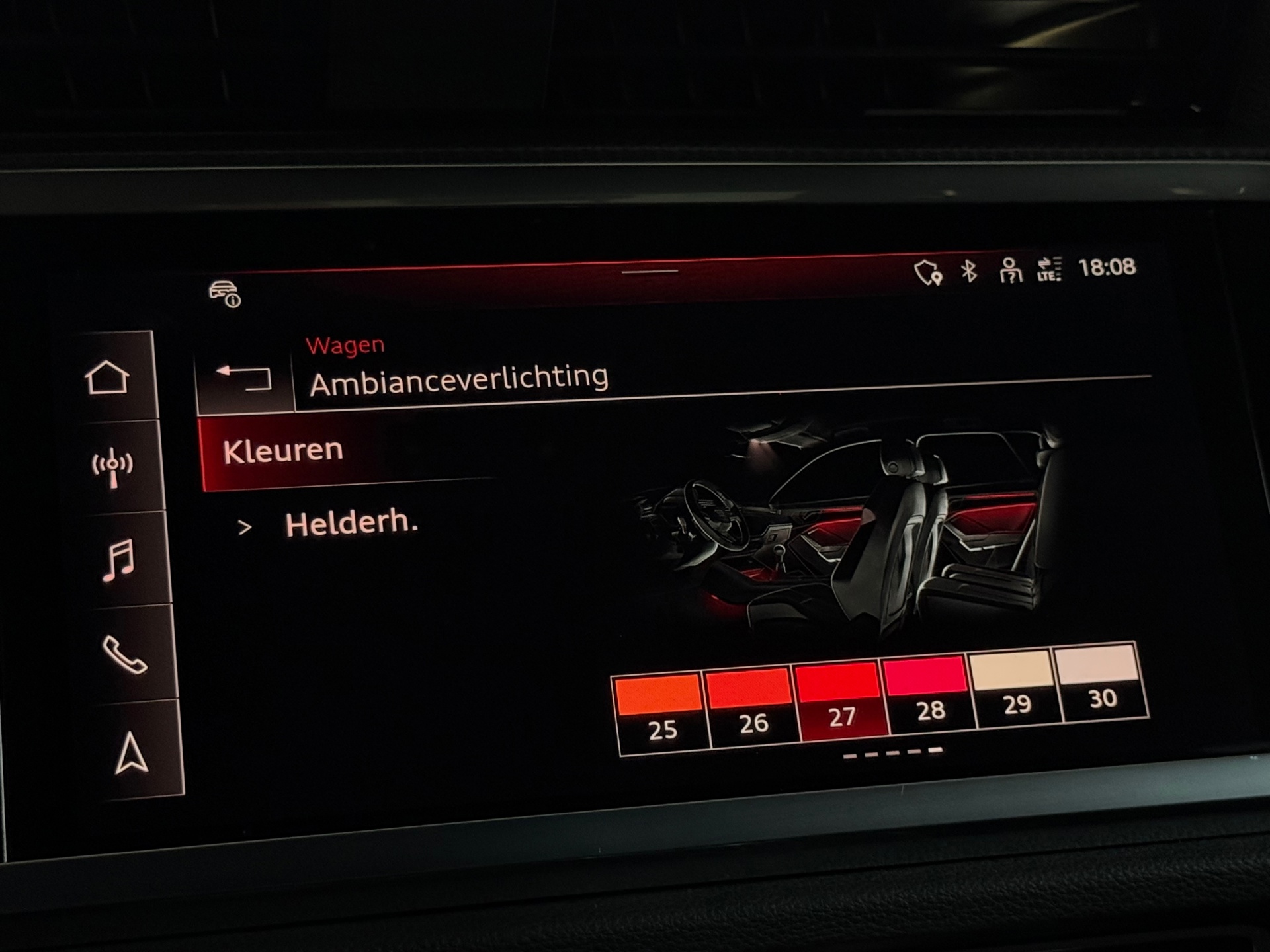Viewport: 1270px width, 952px height.
Task: Open the Helderh. brightness entry
Action: [351, 524]
